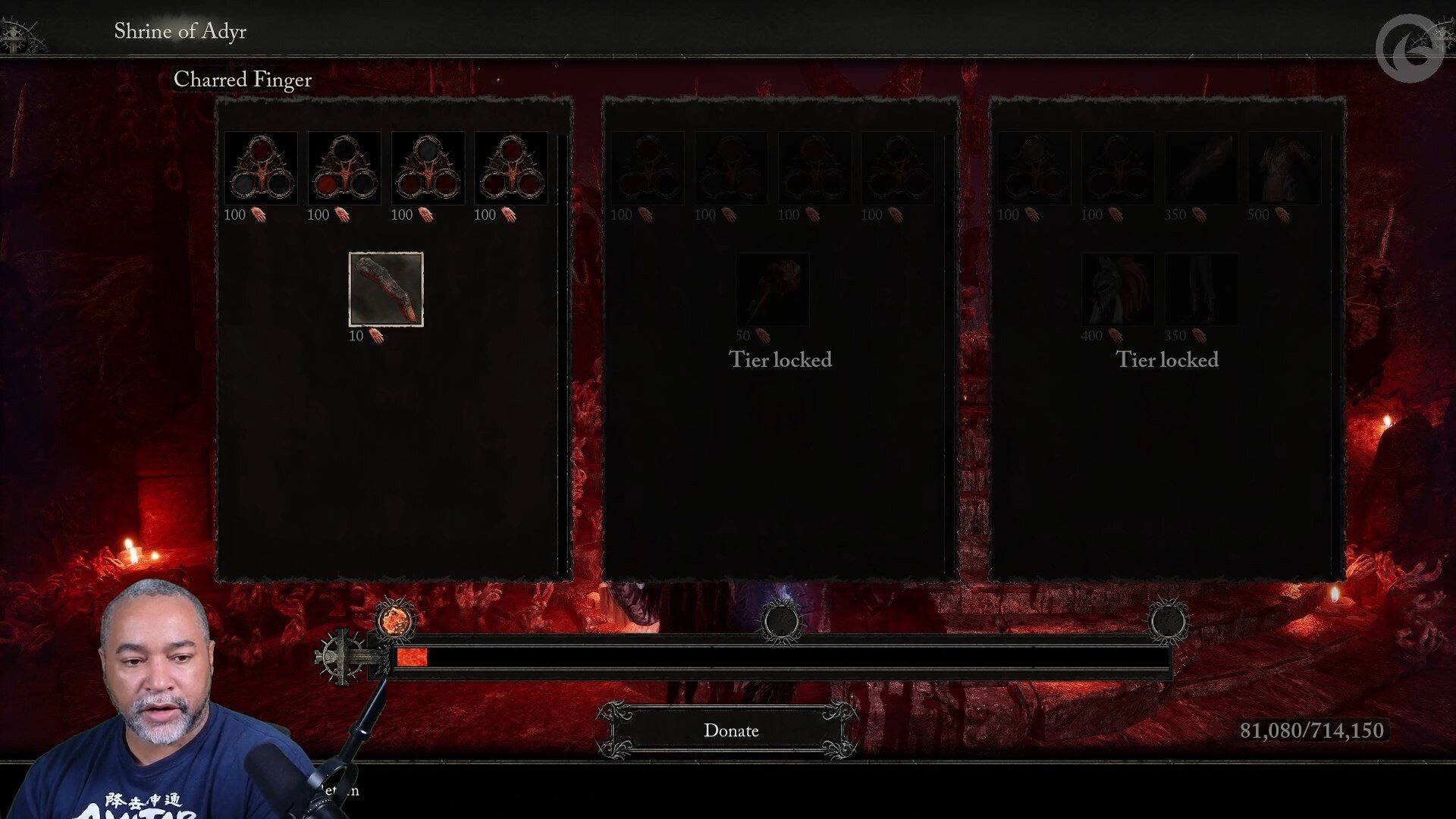Pick the locked plumed helmet costing 400
The width and height of the screenshot is (1456, 819).
pos(1117,289)
